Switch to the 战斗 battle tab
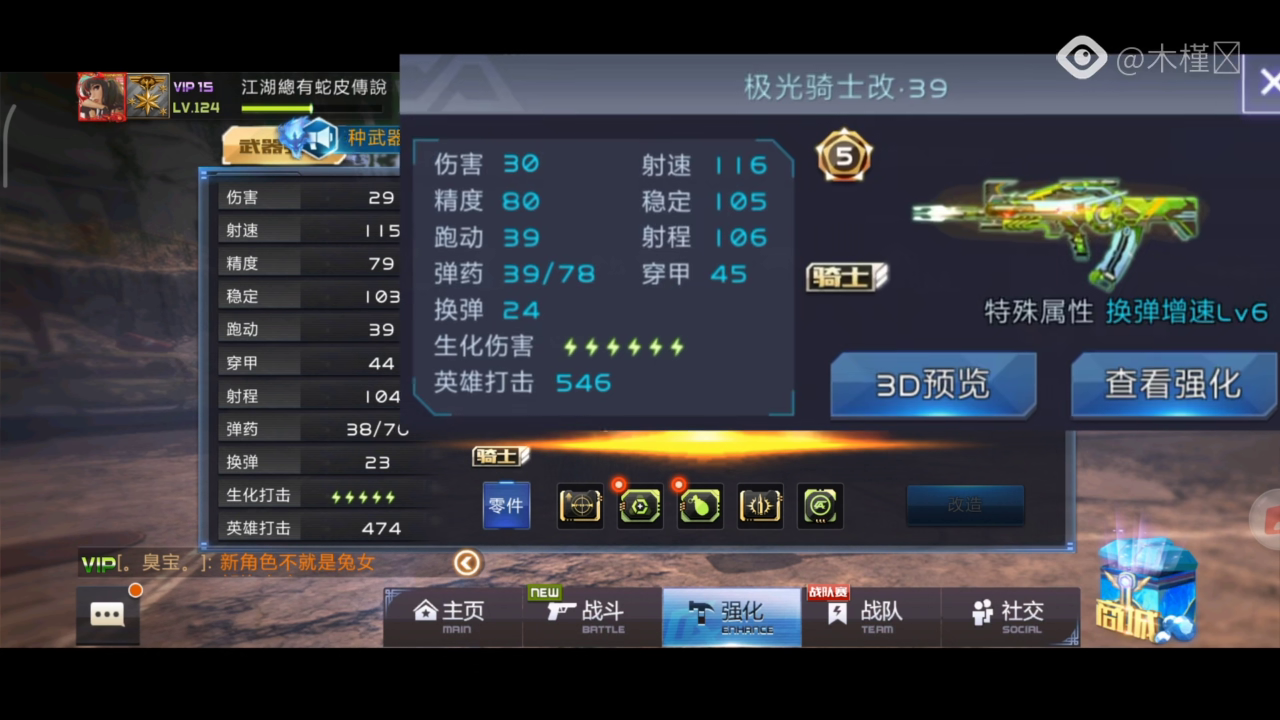This screenshot has height=720, width=1280. [x=592, y=616]
